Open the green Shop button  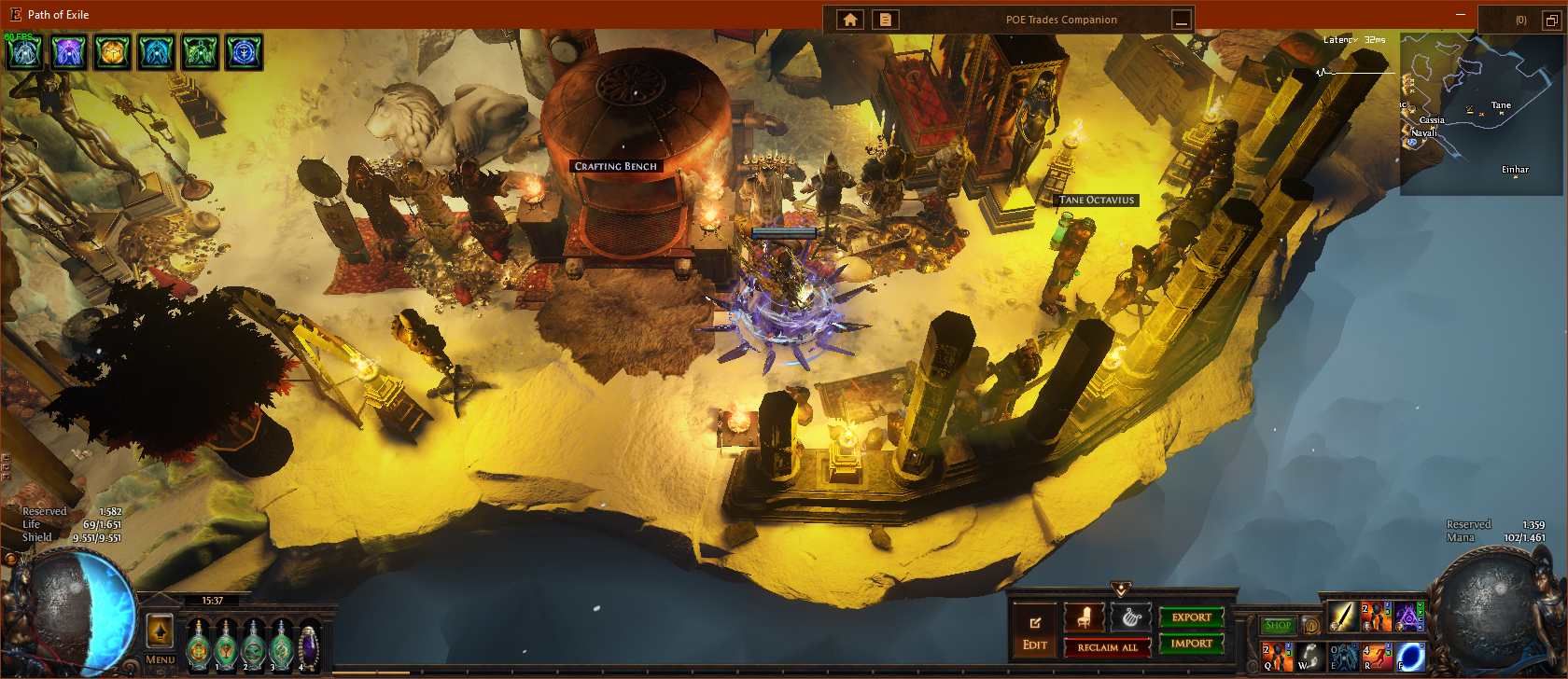click(1278, 626)
